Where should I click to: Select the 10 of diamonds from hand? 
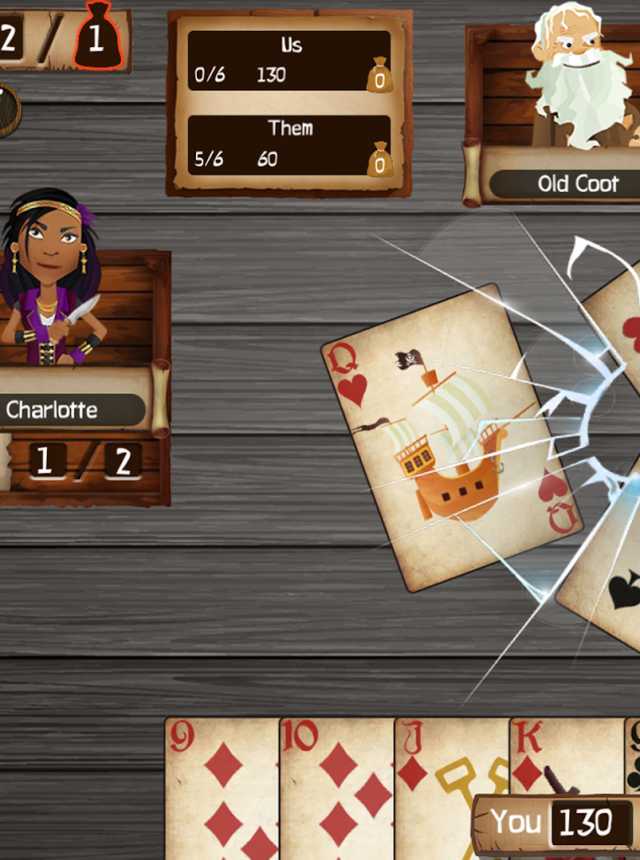click(337, 788)
